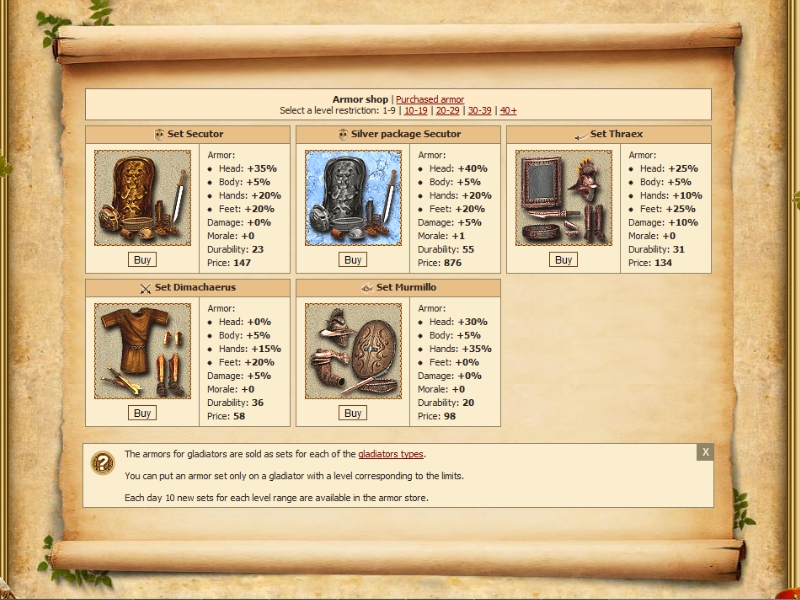Select the 20-29 level restriction
Screen dimensions: 800x600
[447, 111]
